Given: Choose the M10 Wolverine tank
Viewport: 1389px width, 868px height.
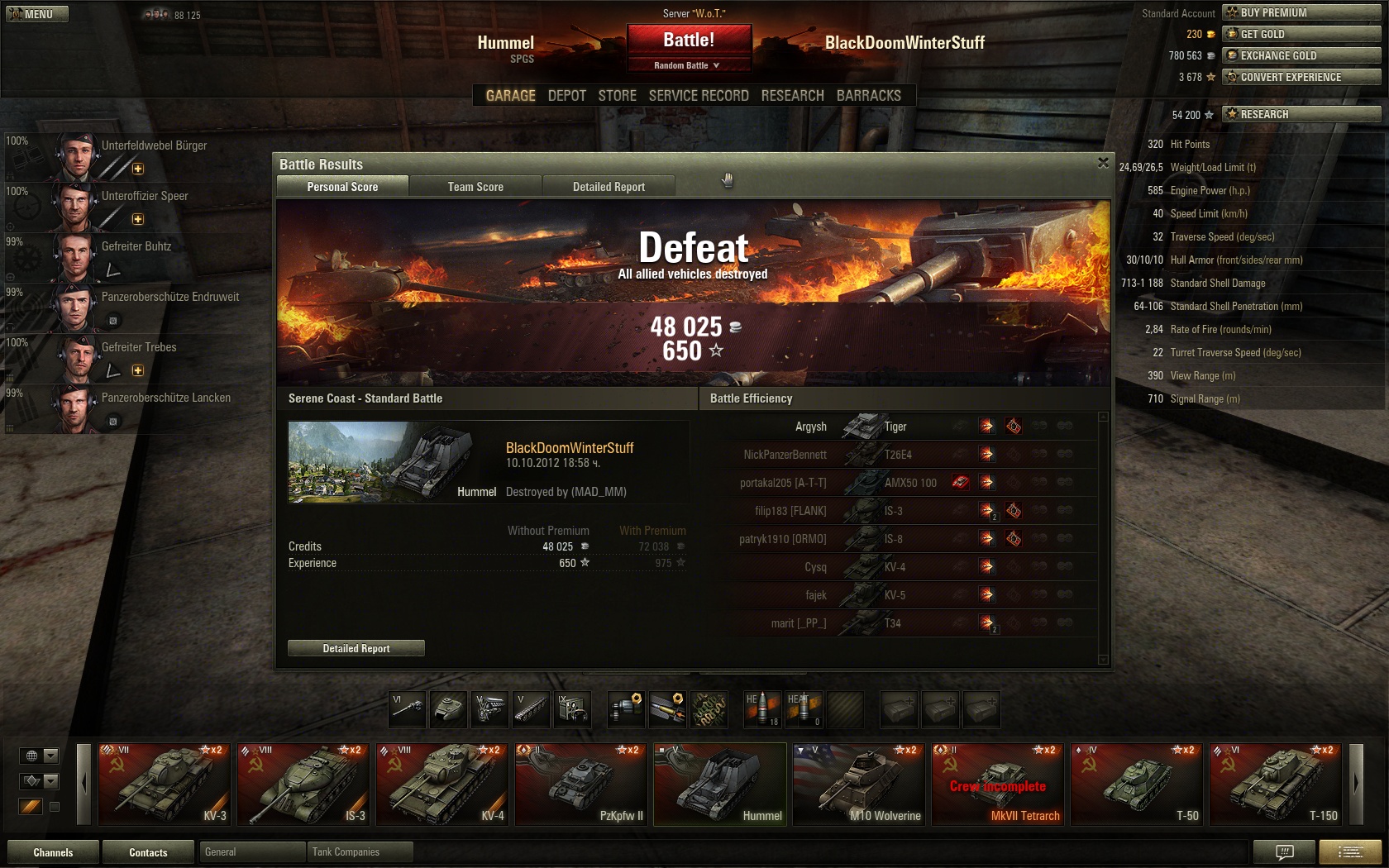Looking at the screenshot, I should tap(859, 784).
